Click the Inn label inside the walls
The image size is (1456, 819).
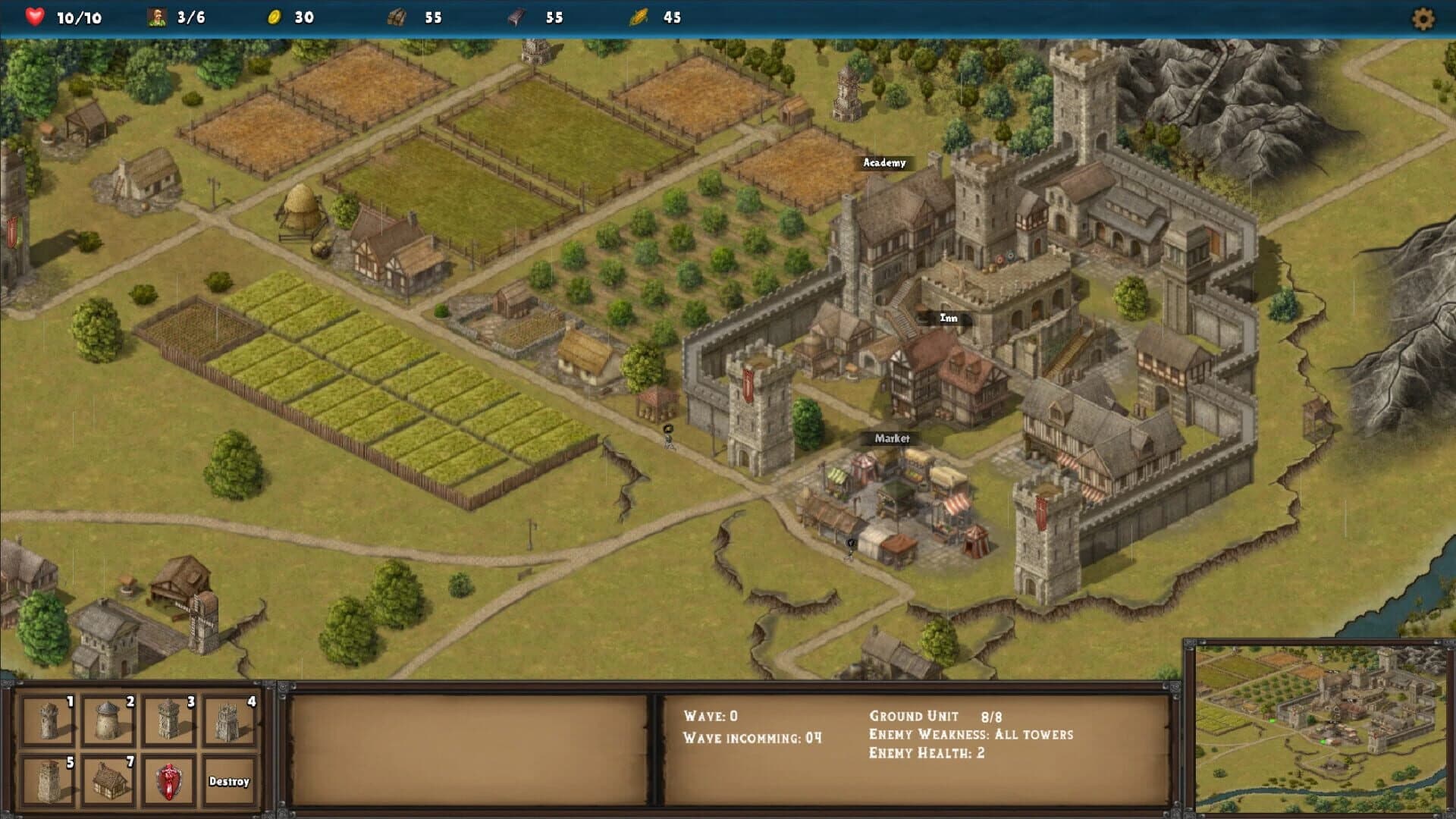click(x=948, y=318)
